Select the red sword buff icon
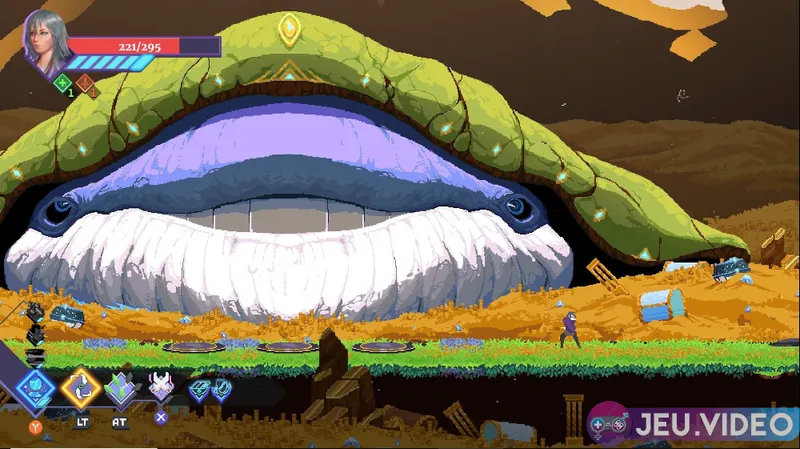800x449 pixels. tap(84, 84)
